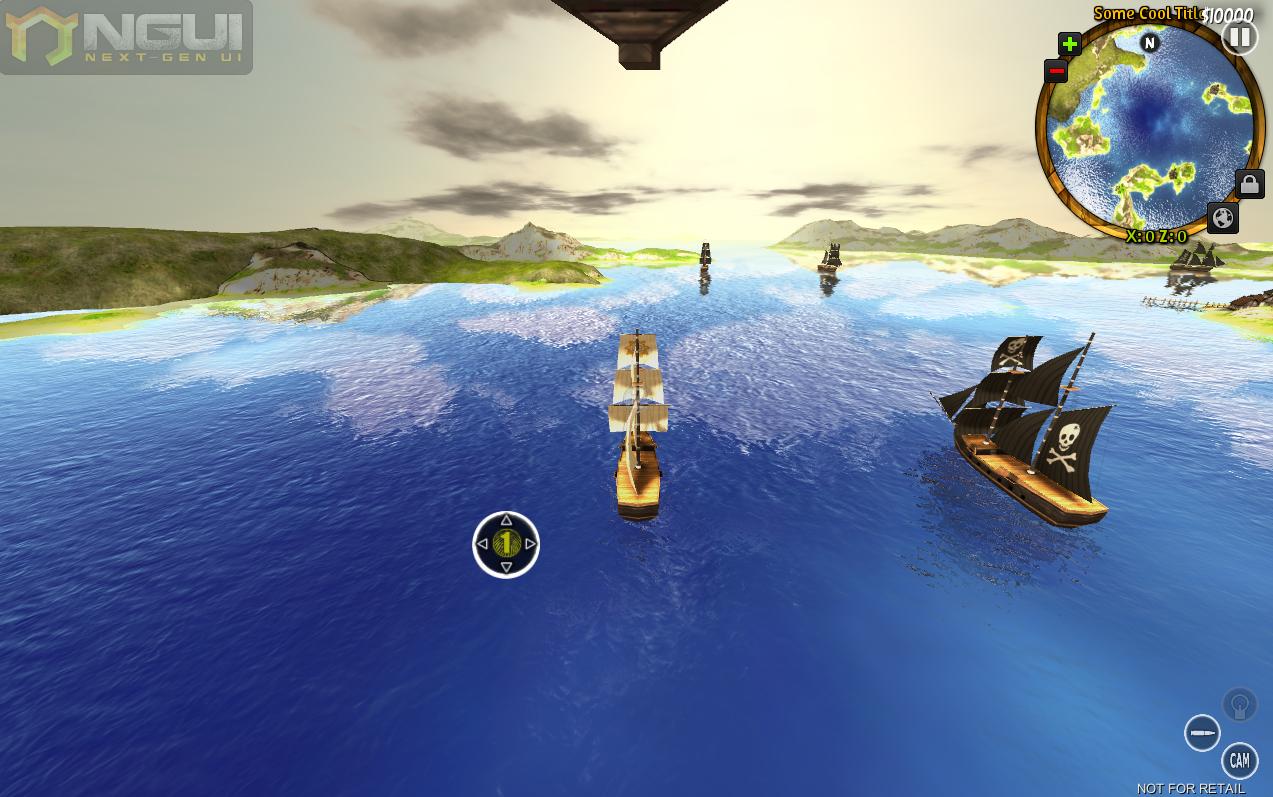
Task: Fire using the bullet ammo button
Action: [x=1202, y=733]
